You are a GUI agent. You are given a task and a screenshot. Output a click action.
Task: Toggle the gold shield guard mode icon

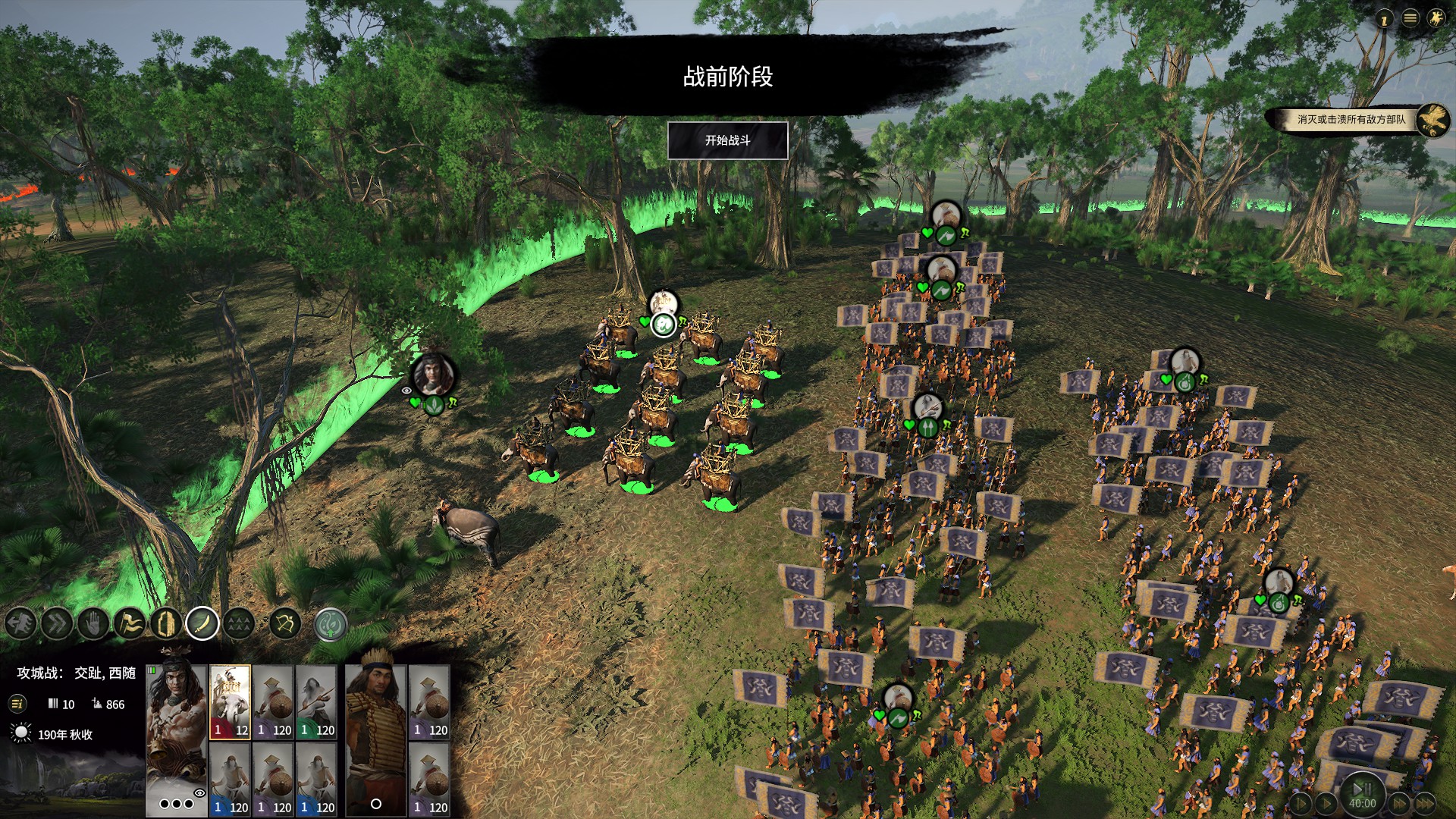tap(166, 624)
